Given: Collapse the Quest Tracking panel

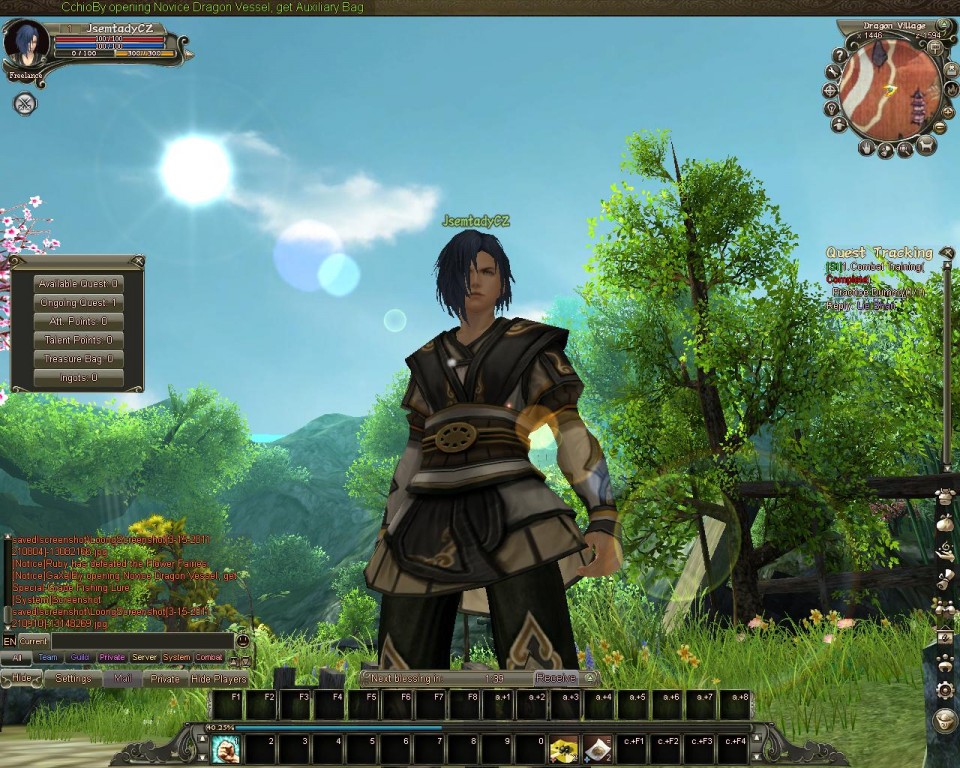Looking at the screenshot, I should [x=946, y=253].
